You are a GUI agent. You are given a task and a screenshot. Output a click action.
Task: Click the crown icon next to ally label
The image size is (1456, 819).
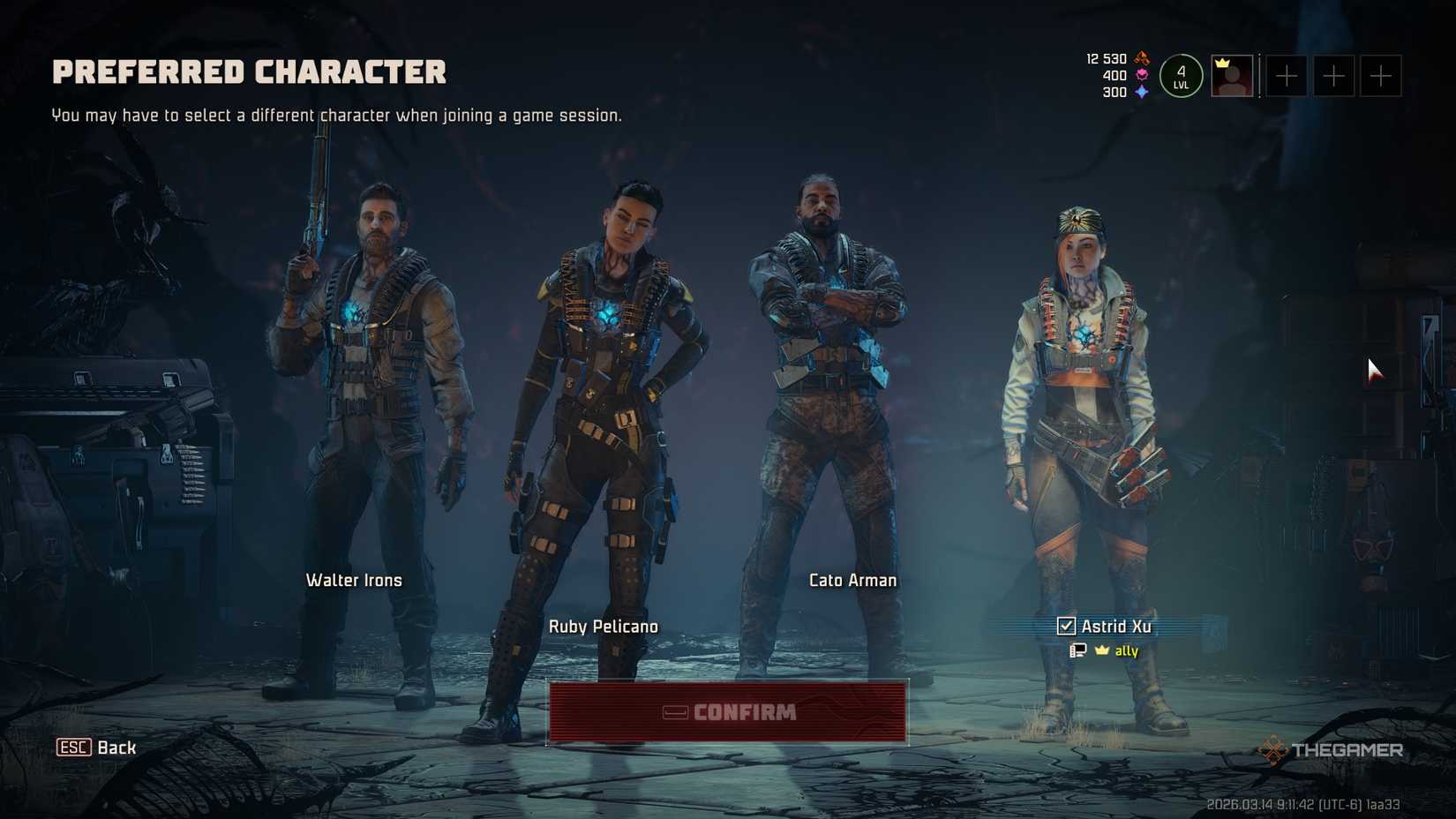click(x=1100, y=650)
